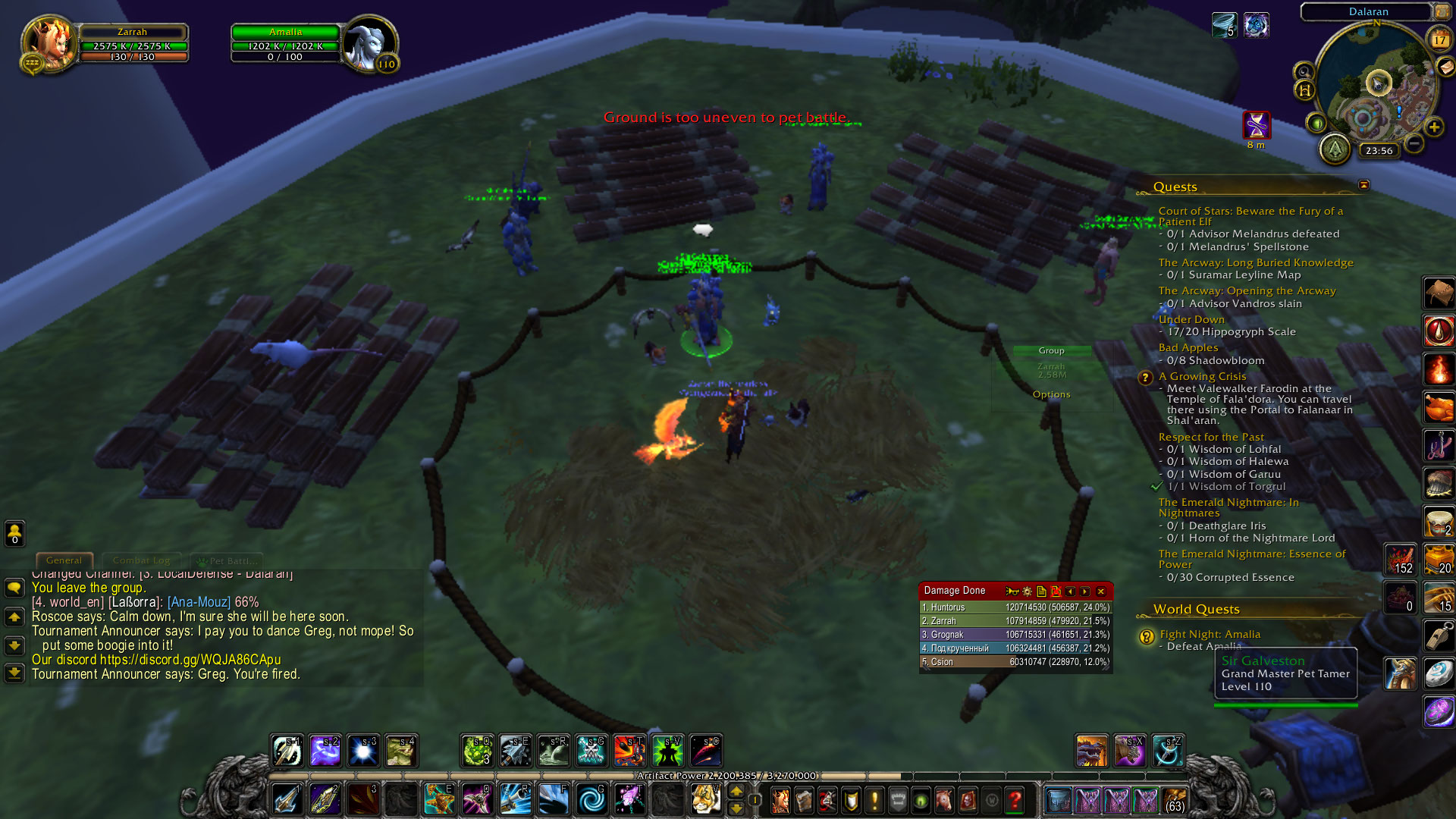Click the hourglass debuff with 8 m

tap(1256, 124)
